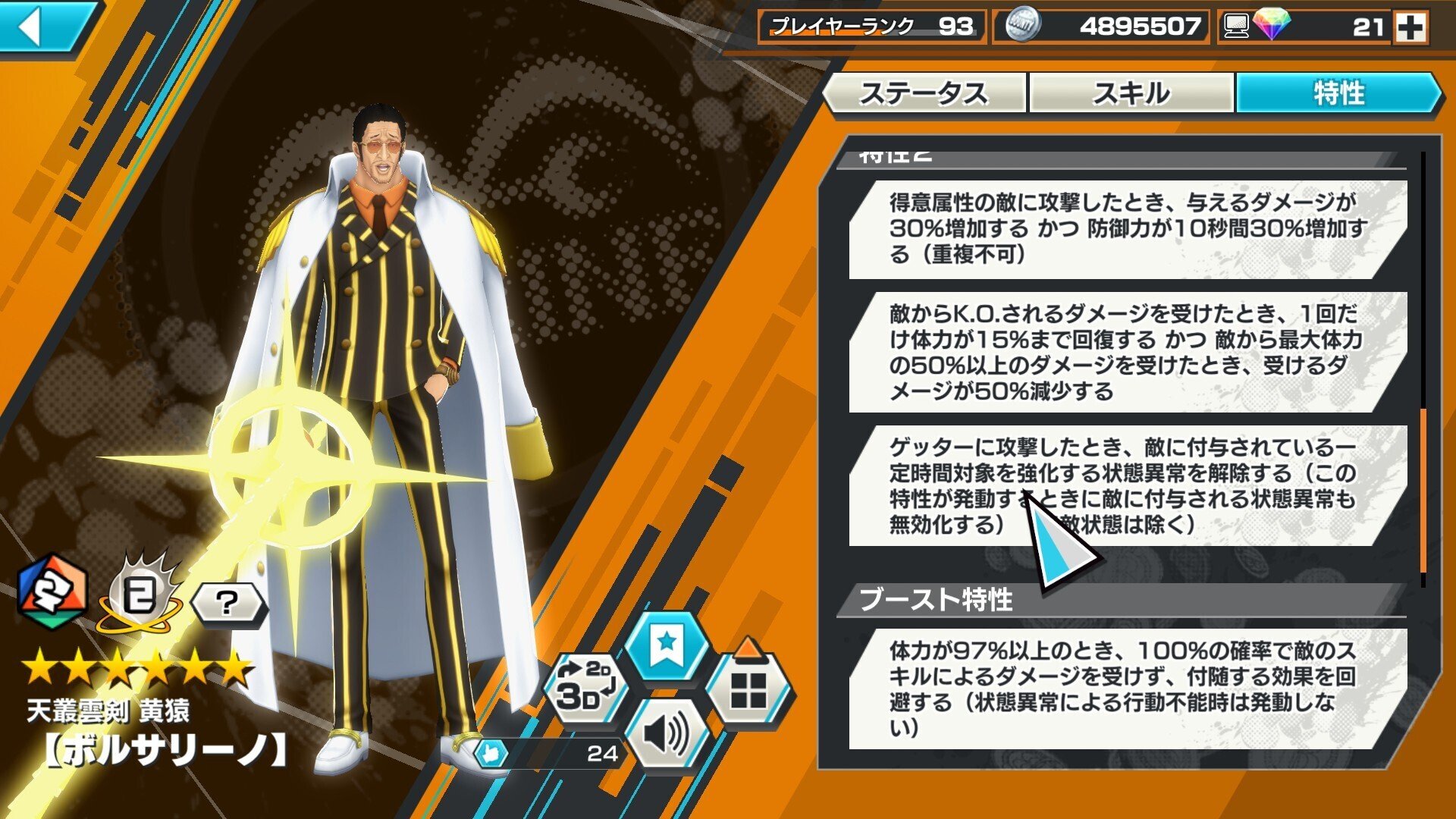The width and height of the screenshot is (1456, 819).
Task: Switch to the ステータス tab
Action: pos(927,93)
